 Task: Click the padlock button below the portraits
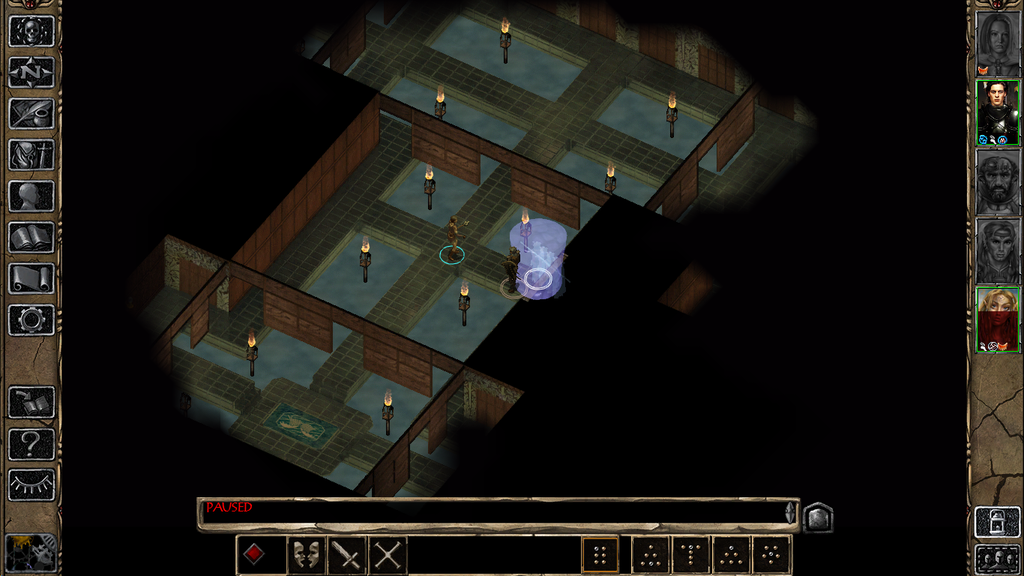pyautogui.click(x=997, y=522)
